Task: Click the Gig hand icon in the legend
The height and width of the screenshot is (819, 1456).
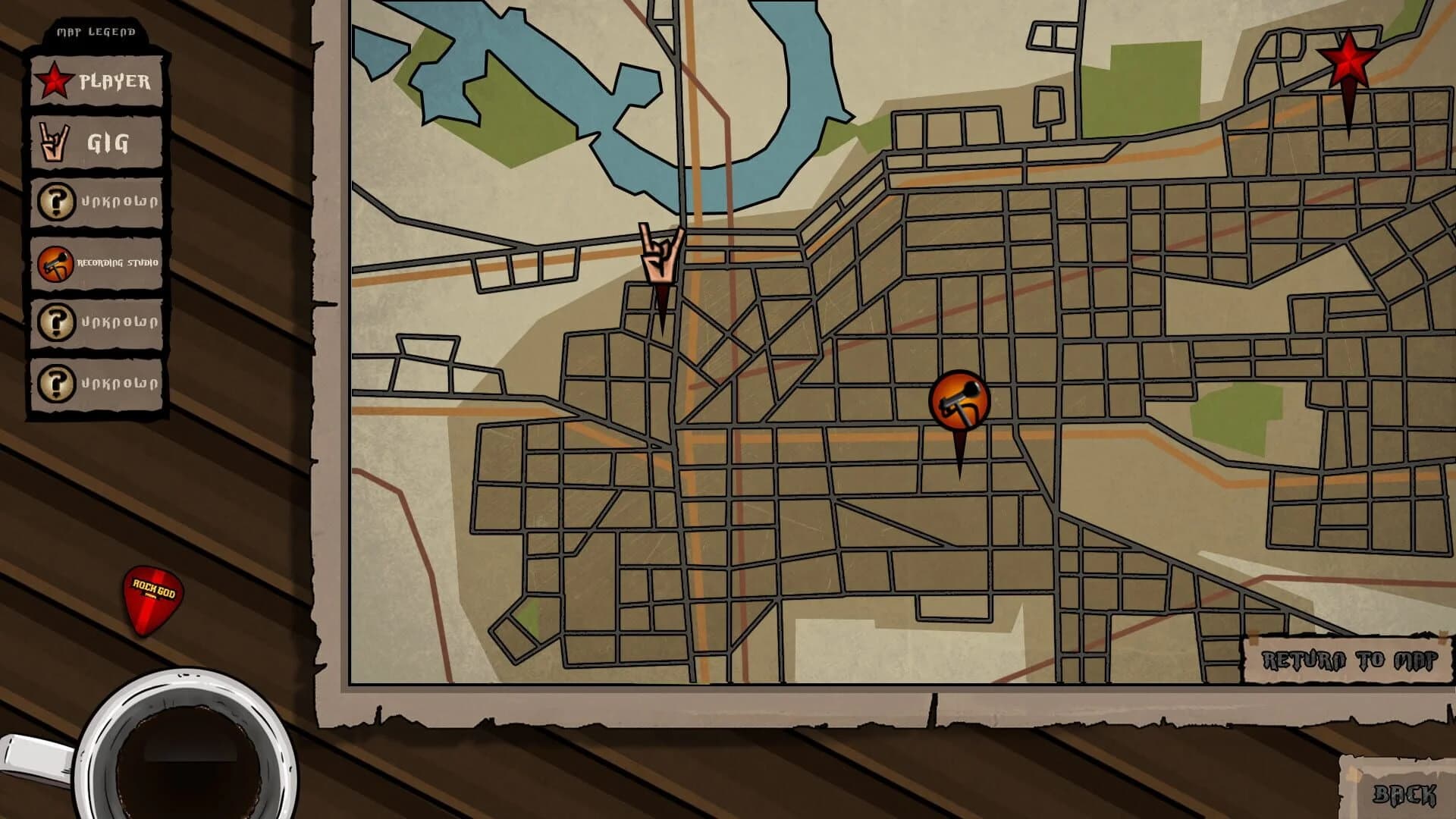Action: [52, 143]
